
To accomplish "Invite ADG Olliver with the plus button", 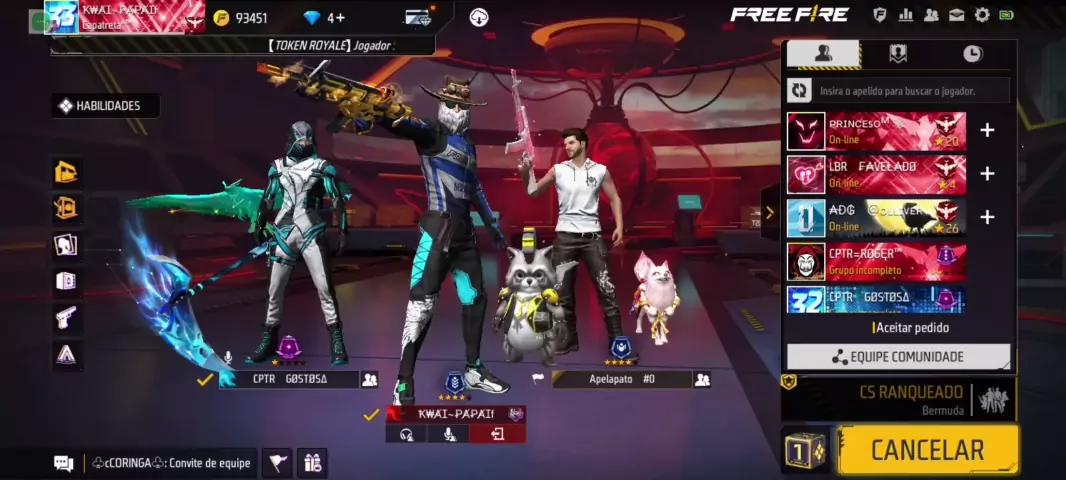I will (987, 217).
